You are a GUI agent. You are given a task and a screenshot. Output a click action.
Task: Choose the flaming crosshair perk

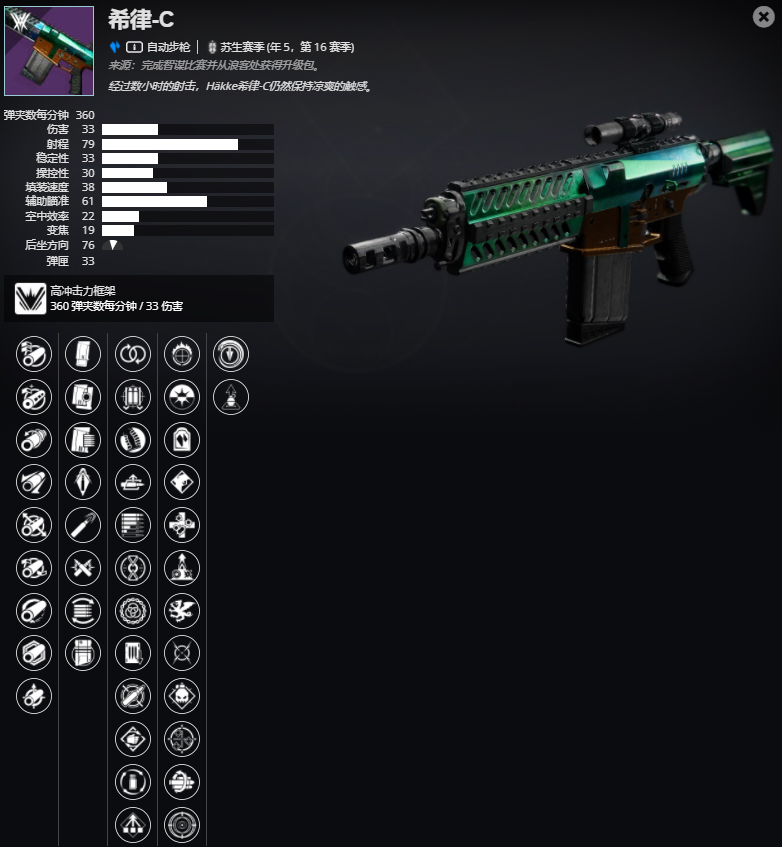(182, 354)
